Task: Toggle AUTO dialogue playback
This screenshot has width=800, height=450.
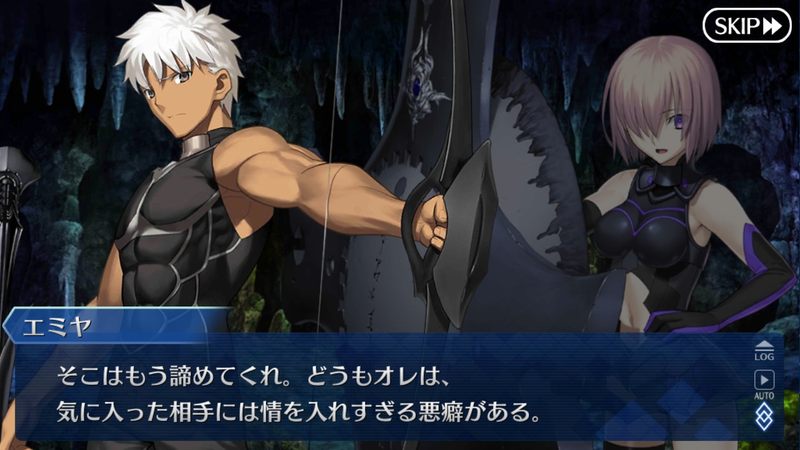Action: coord(764,384)
